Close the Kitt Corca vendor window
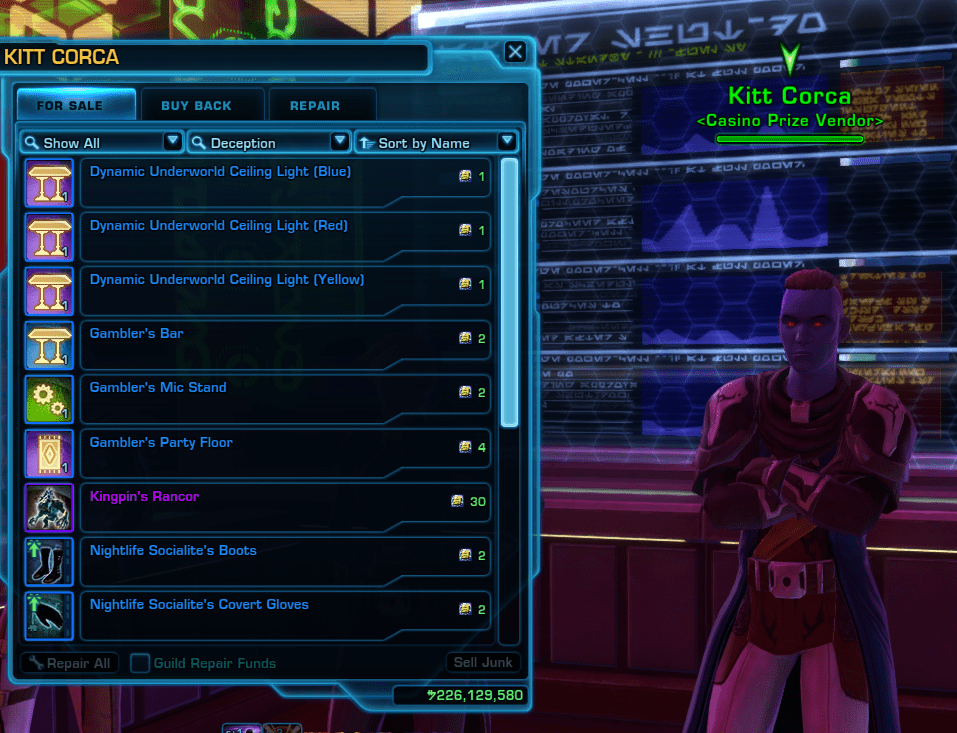The width and height of the screenshot is (957, 733). [514, 52]
